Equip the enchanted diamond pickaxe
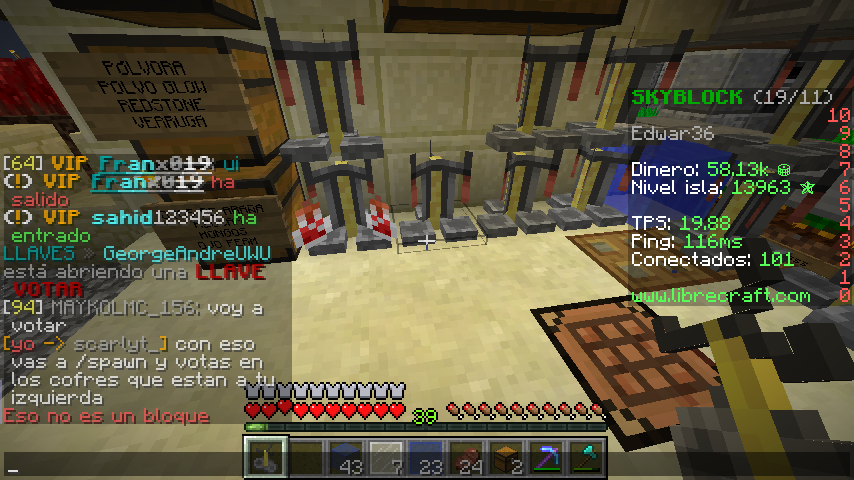 point(547,459)
